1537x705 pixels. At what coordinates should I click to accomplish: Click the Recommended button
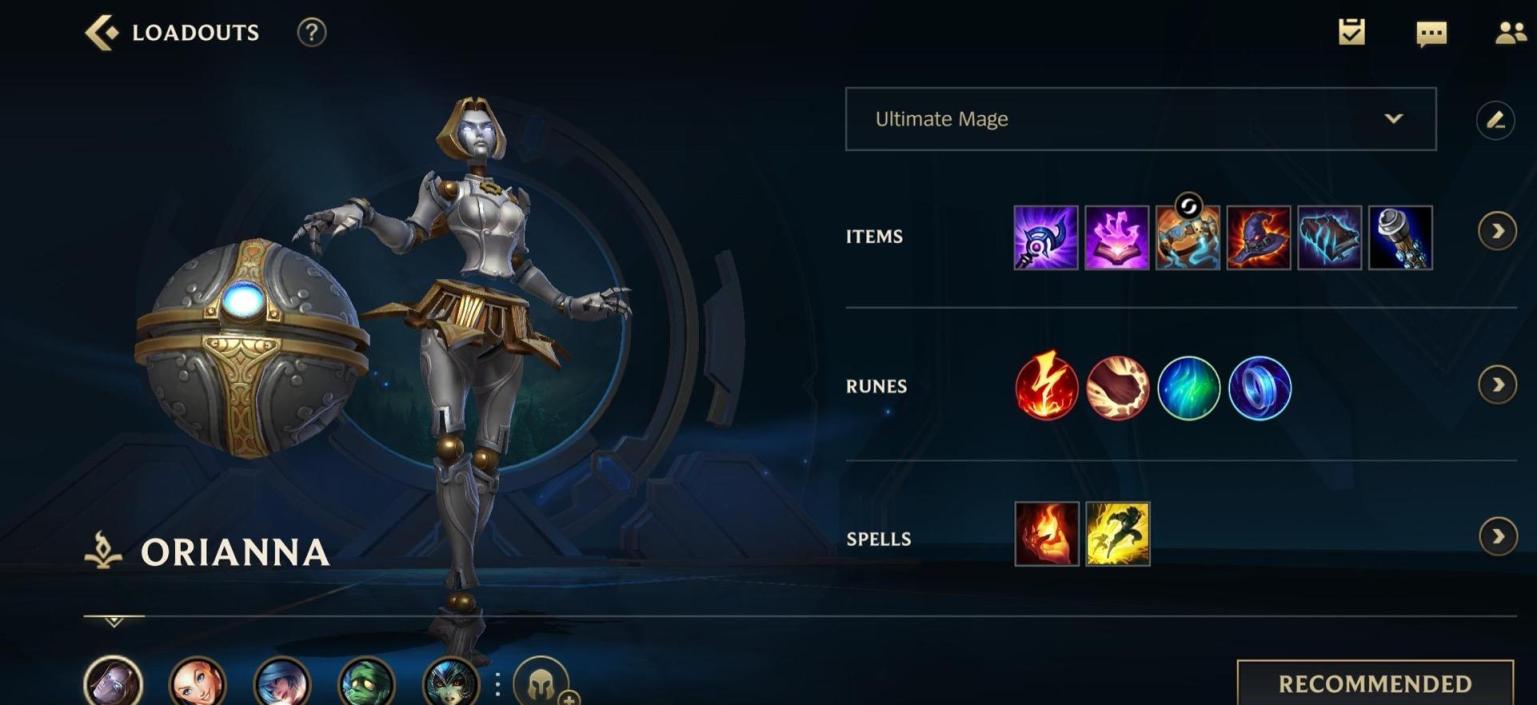tap(1374, 683)
